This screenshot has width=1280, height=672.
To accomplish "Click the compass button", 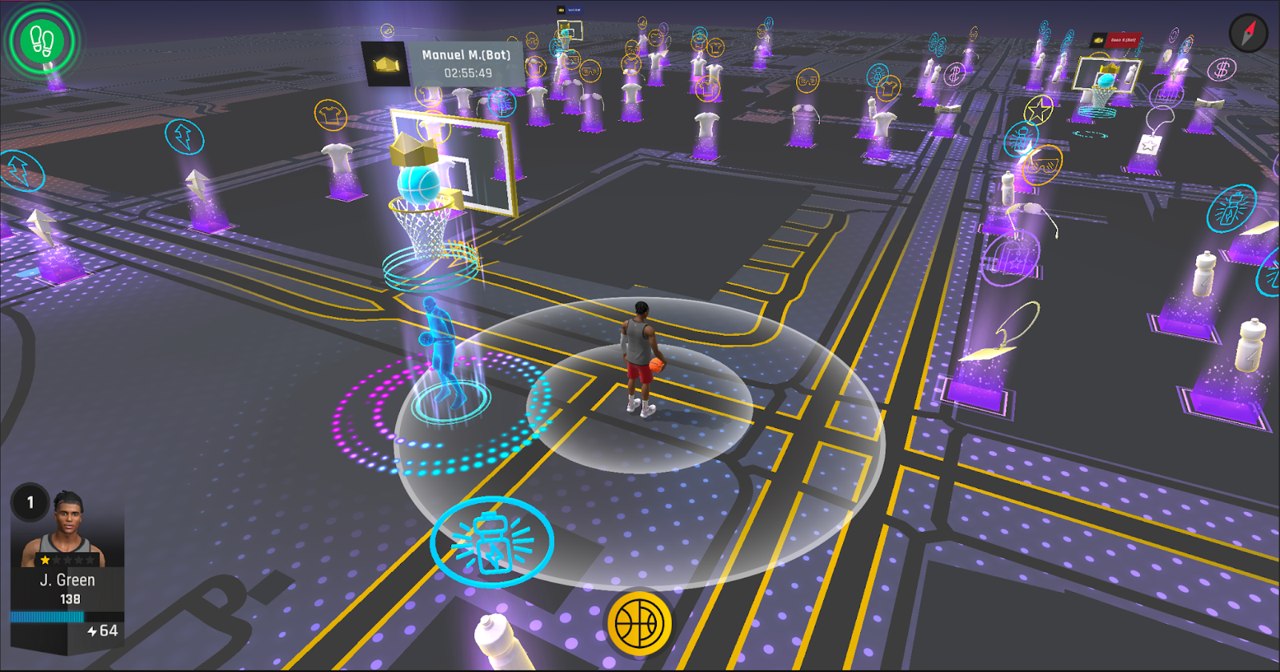I will [x=1247, y=33].
